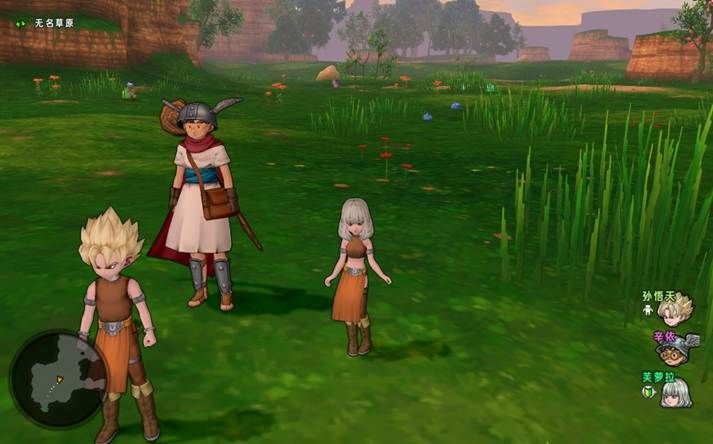The image size is (713, 444).
Task: Open the circular minimap
Action: (57, 378)
